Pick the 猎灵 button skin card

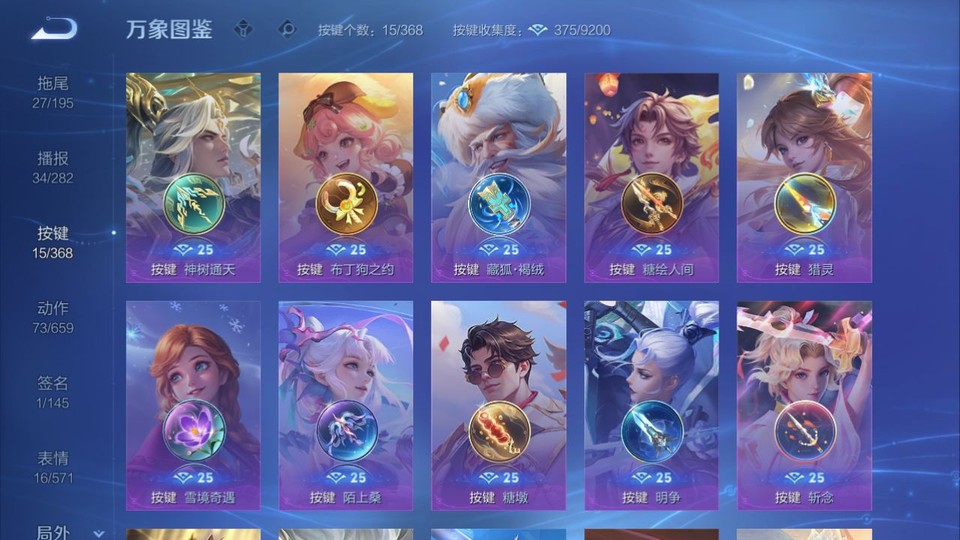point(804,177)
